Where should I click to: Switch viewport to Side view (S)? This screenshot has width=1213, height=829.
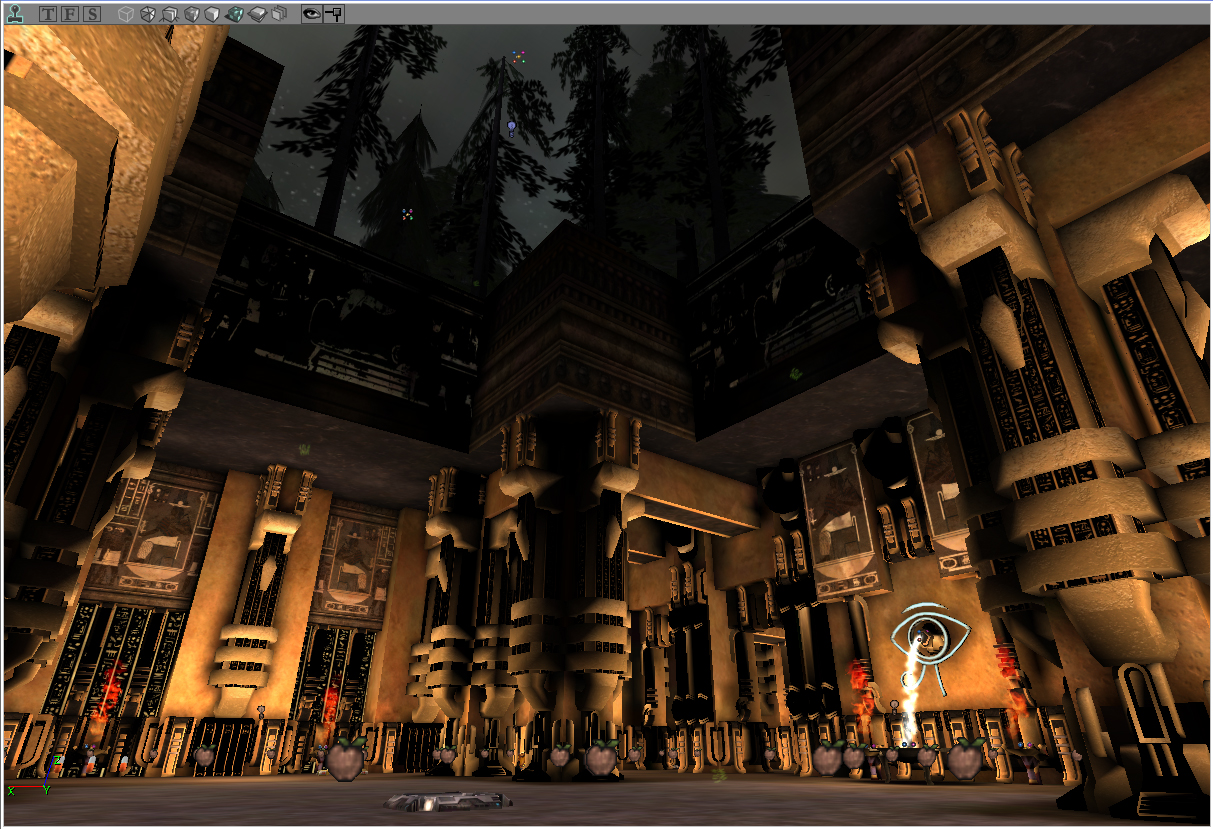[92, 14]
